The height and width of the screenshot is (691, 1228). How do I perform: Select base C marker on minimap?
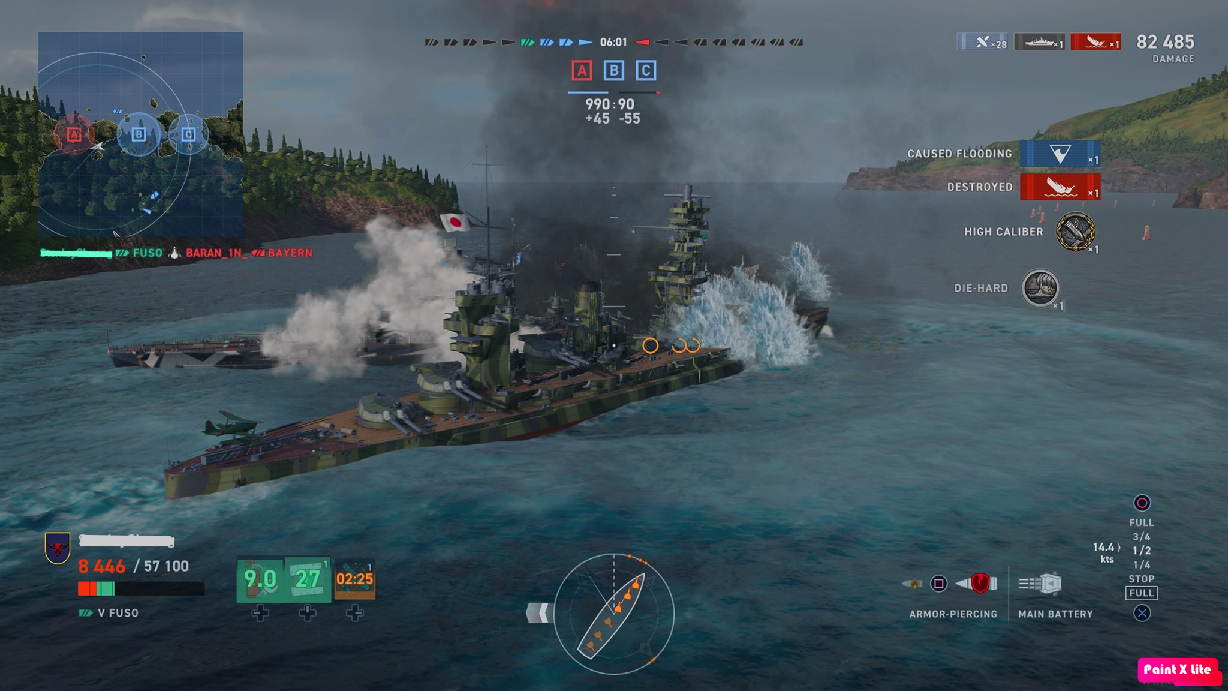tap(188, 132)
